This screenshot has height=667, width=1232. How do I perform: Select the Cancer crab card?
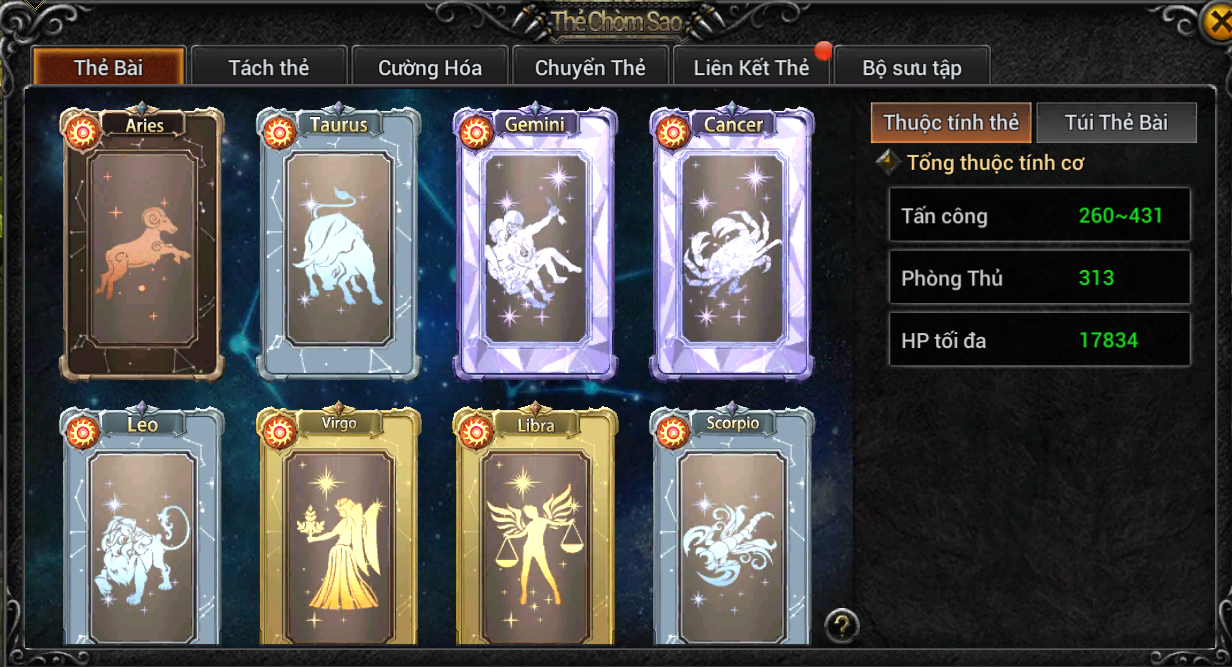732,245
